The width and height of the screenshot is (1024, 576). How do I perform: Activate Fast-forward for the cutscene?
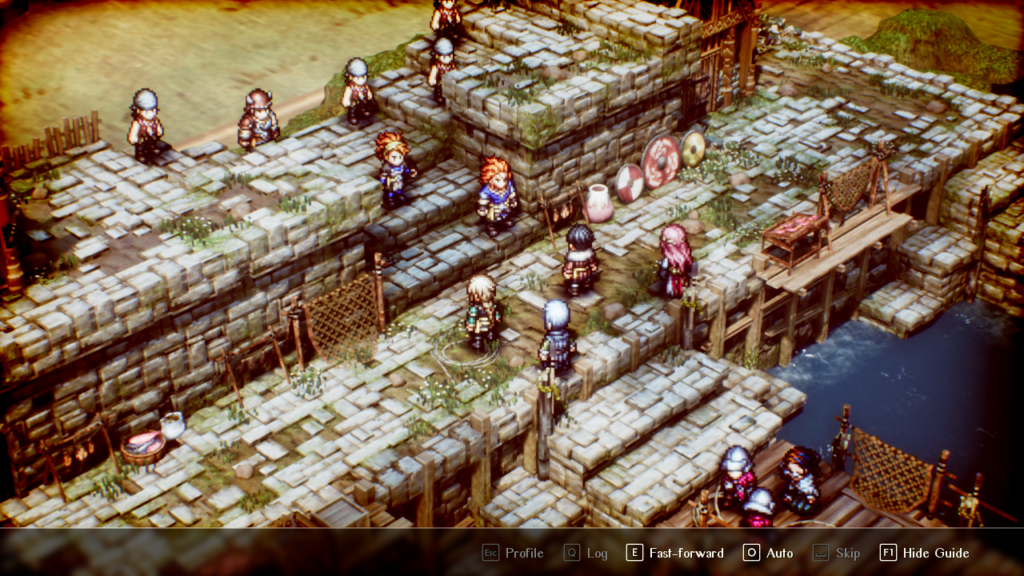tap(675, 553)
